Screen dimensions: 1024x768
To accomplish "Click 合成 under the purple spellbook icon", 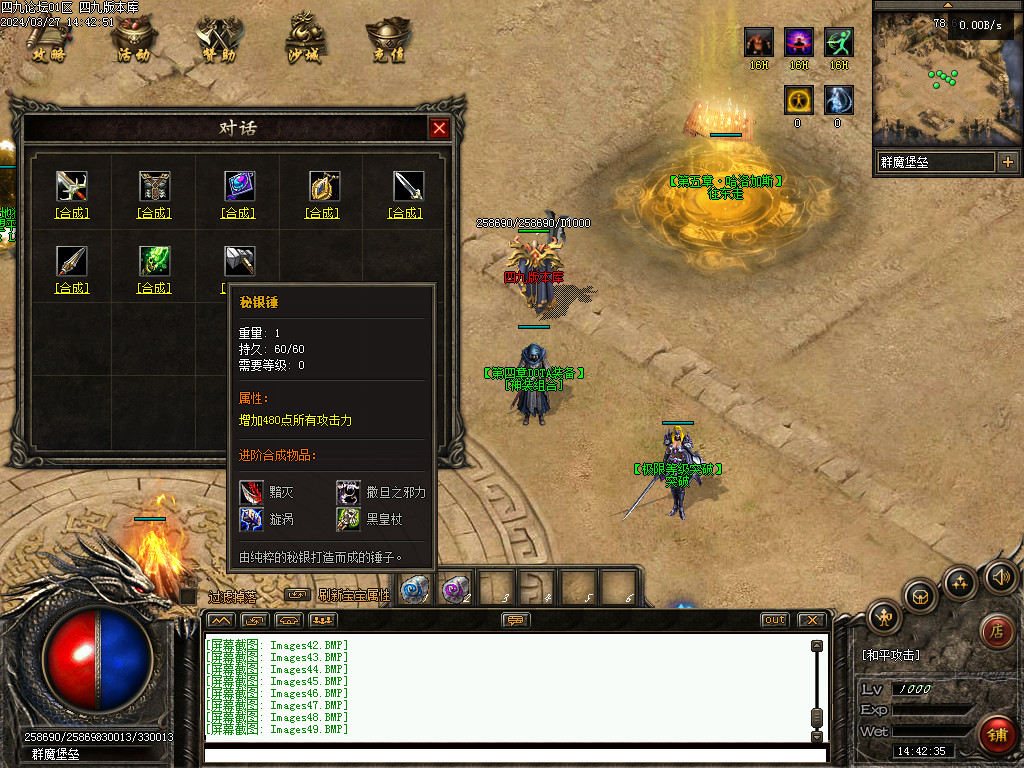I will pos(239,213).
